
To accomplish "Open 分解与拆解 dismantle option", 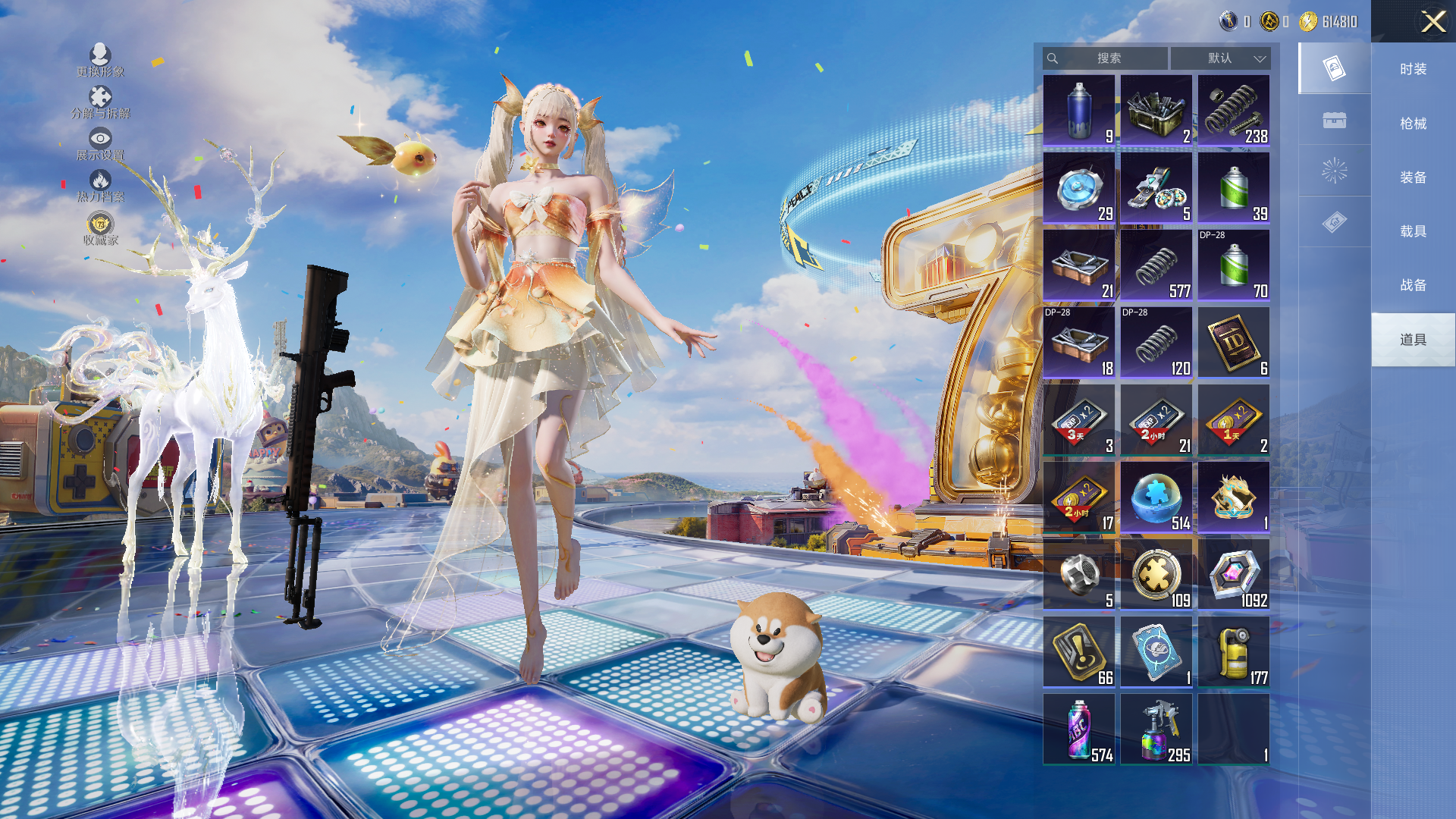I will pos(100,102).
